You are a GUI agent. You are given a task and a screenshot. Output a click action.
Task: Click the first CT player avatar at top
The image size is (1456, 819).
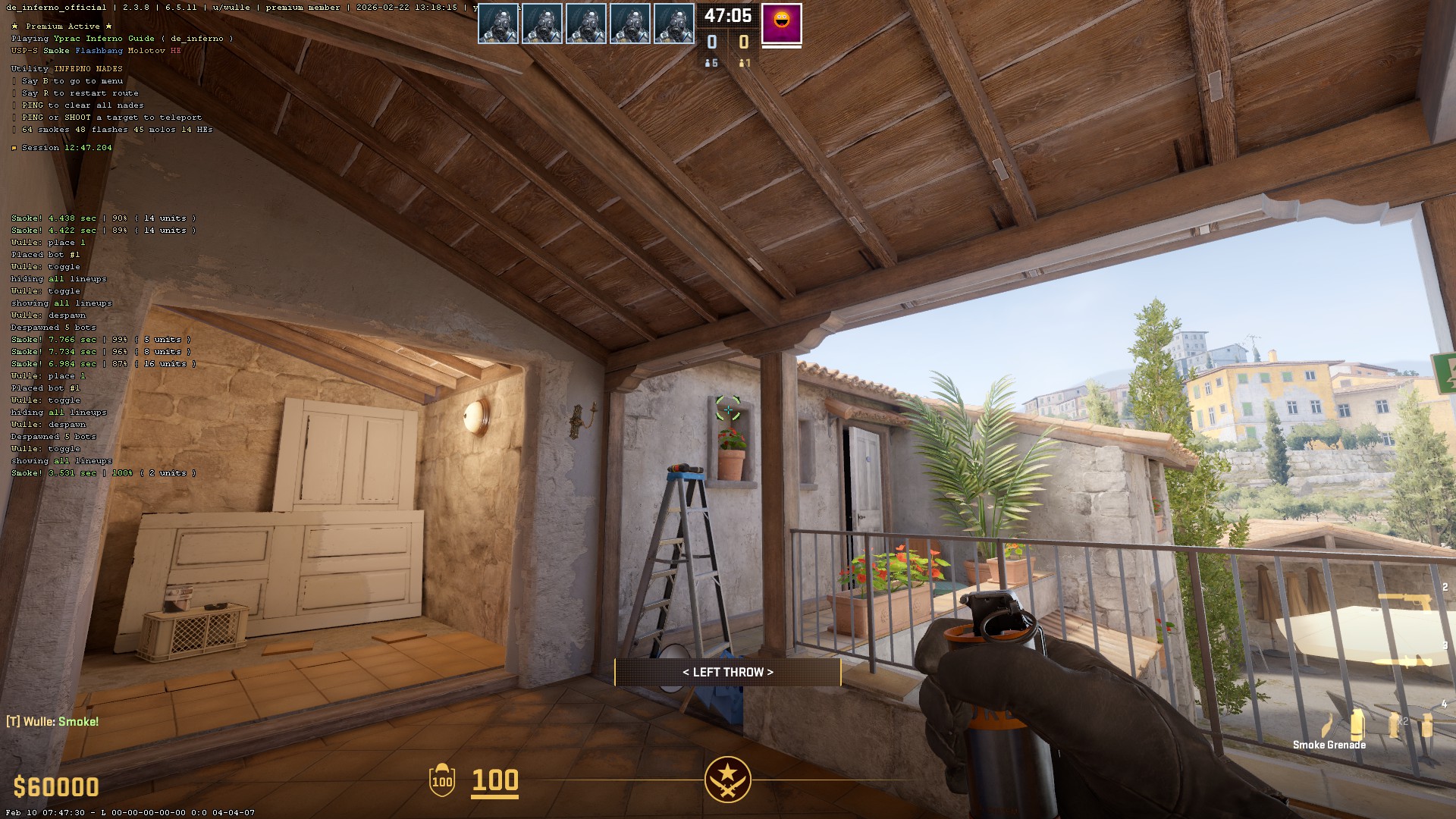(498, 22)
